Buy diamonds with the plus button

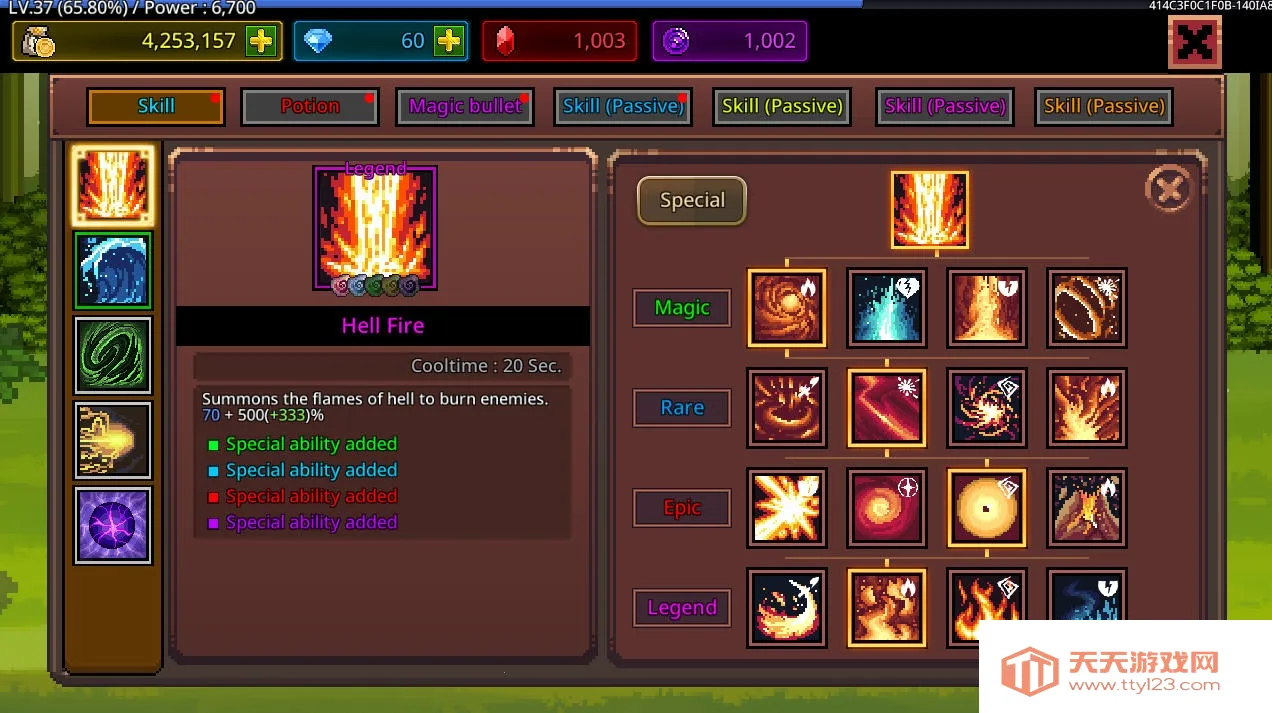click(x=449, y=41)
